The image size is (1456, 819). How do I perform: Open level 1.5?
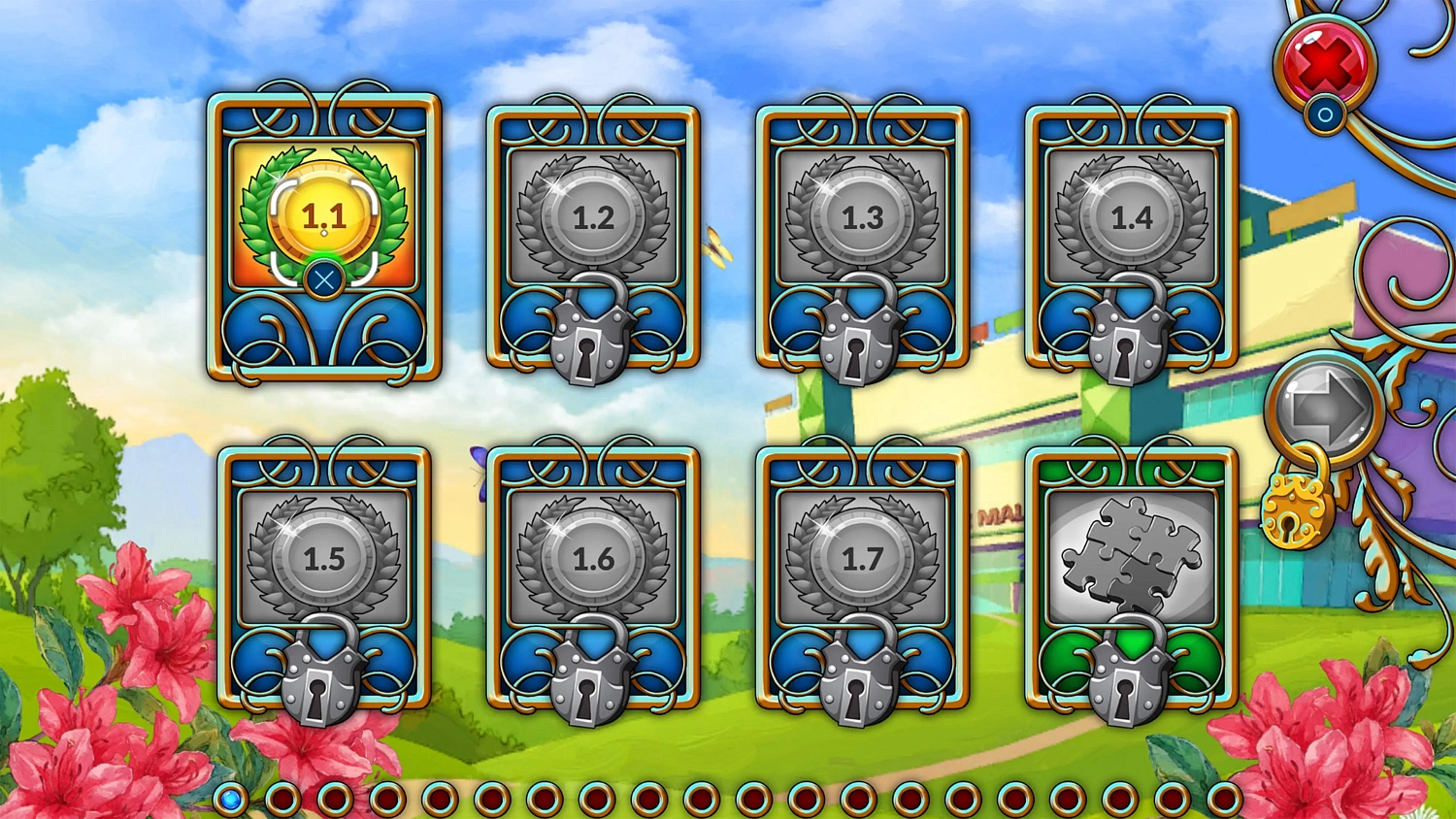pyautogui.click(x=320, y=558)
